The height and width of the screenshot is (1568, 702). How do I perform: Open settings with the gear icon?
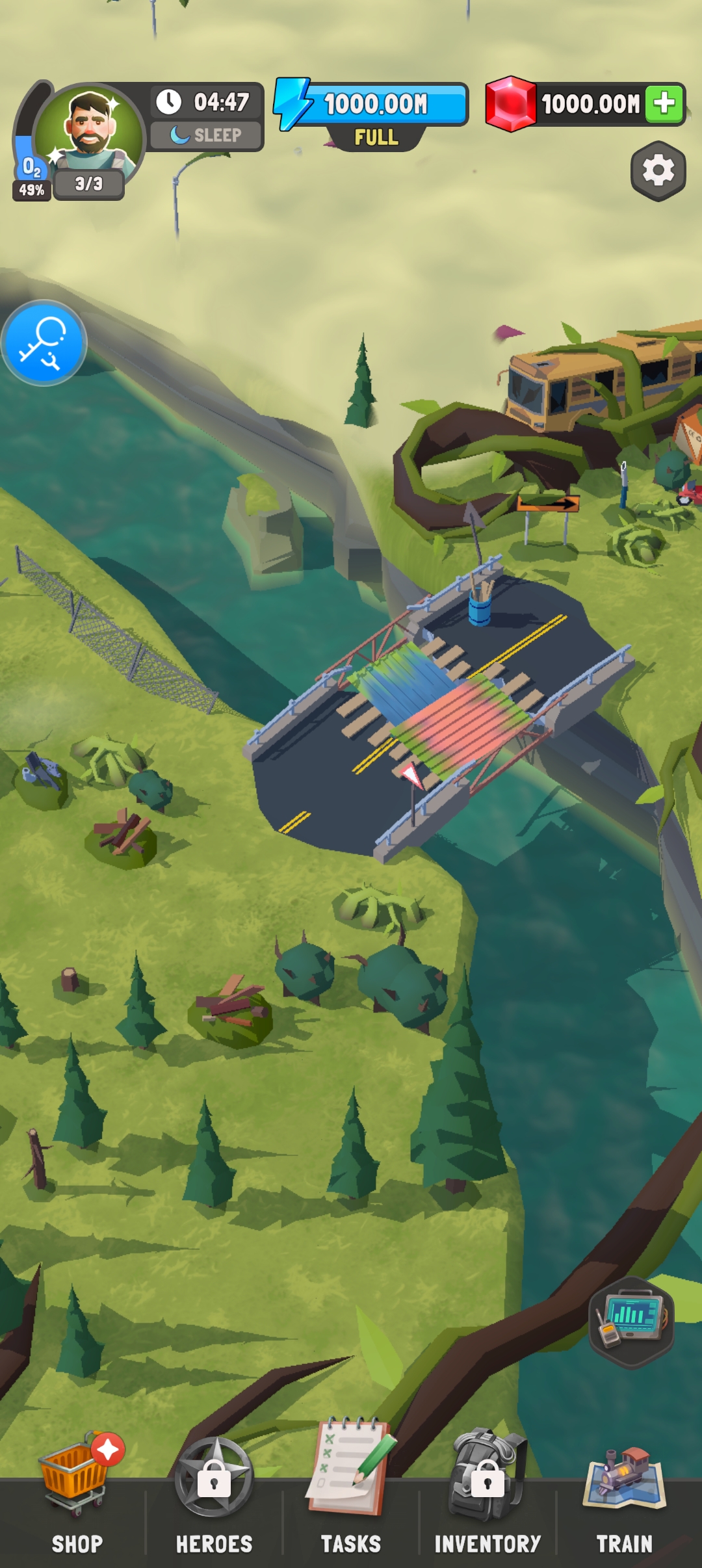[658, 171]
